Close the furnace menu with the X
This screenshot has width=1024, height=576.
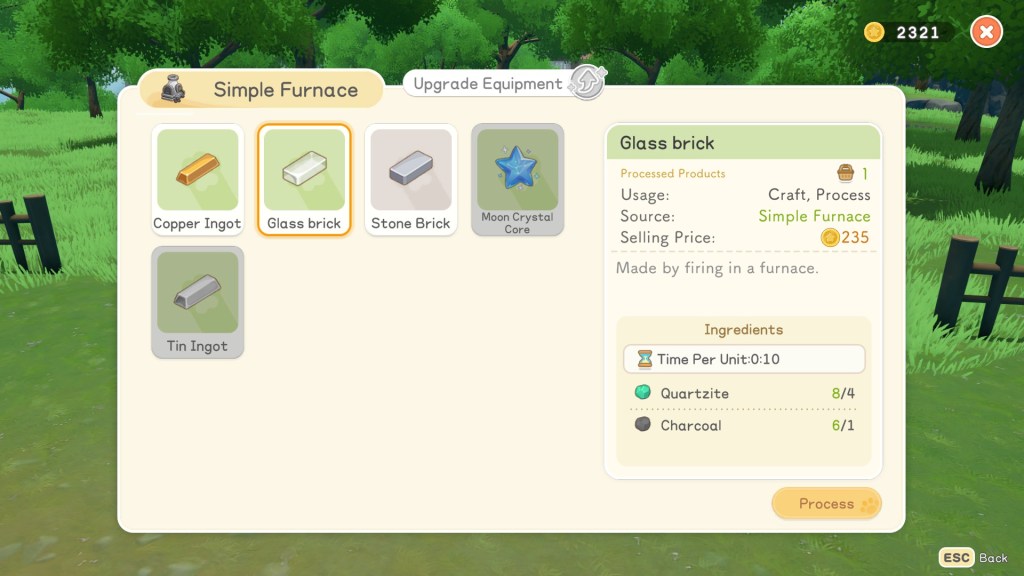tap(986, 32)
